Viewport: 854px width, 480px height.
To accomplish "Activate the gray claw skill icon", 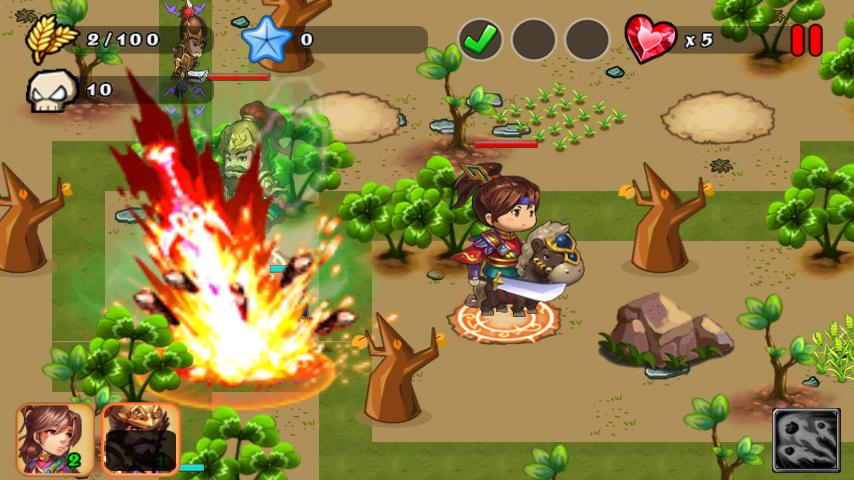I will point(806,440).
